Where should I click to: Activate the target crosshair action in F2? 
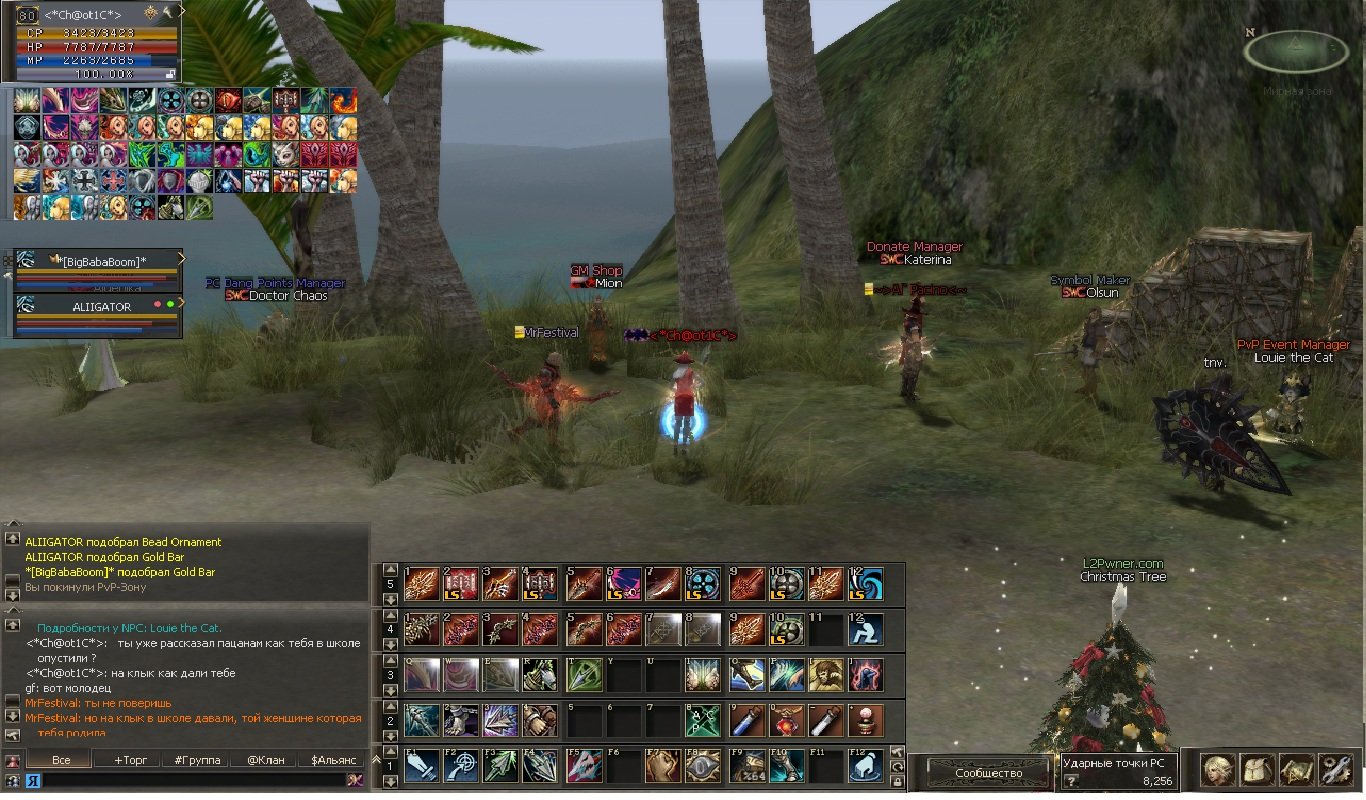tap(460, 766)
